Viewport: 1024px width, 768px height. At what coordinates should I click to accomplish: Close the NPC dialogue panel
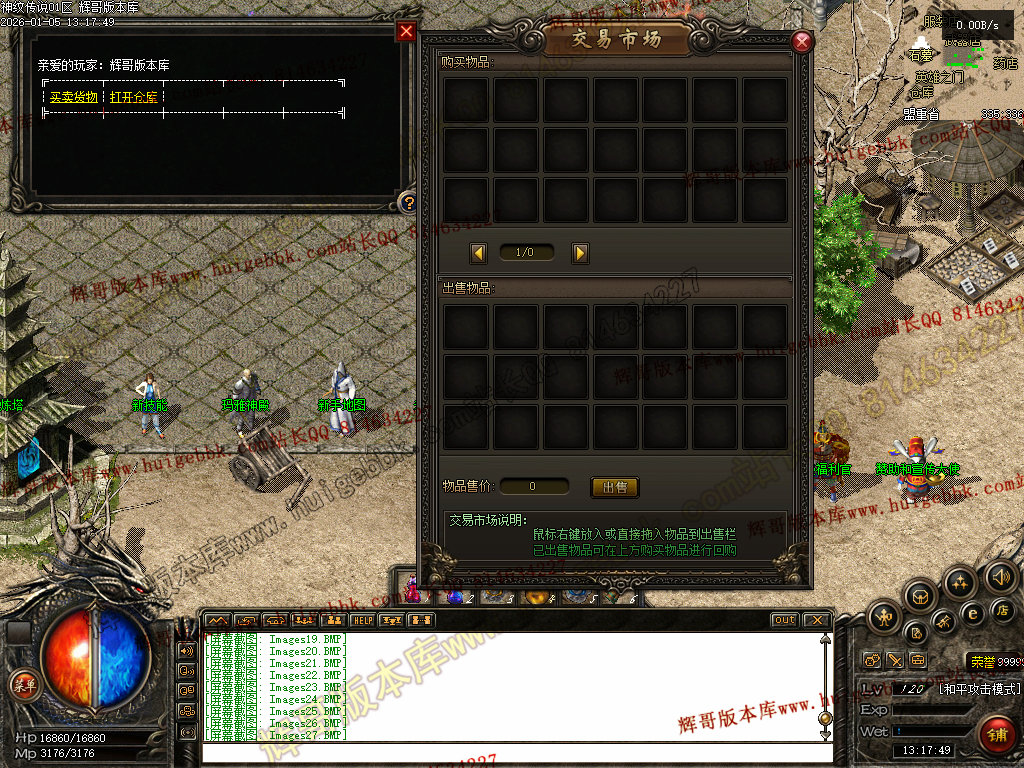(x=406, y=31)
